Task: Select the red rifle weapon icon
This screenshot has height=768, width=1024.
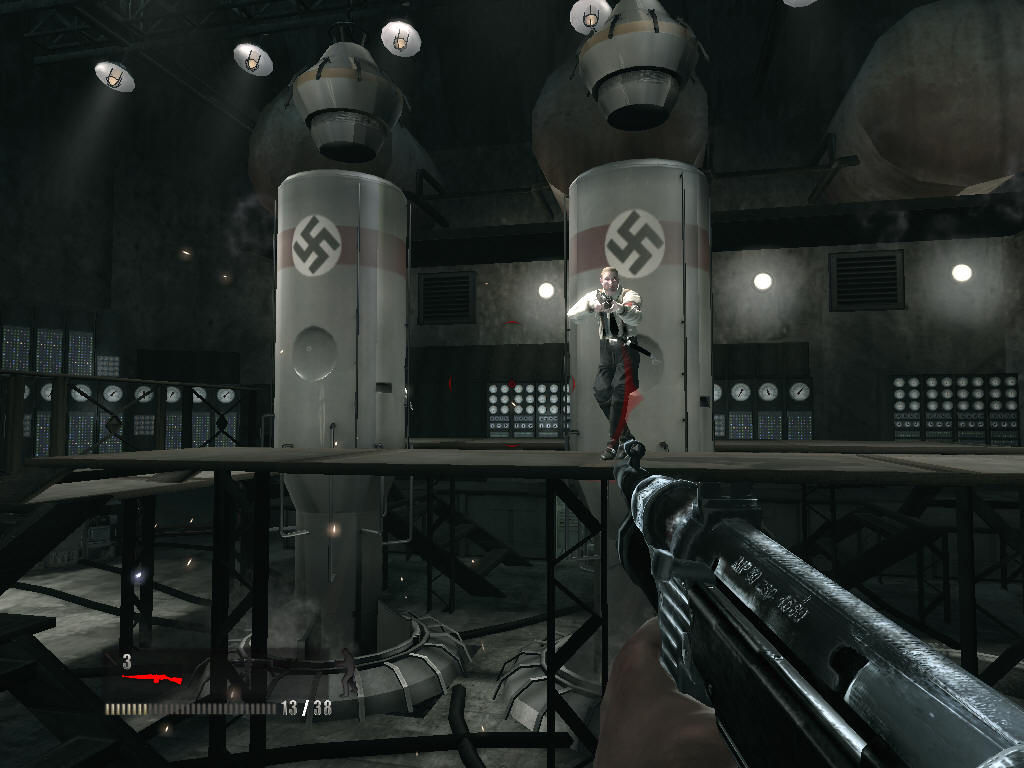Action: [x=152, y=678]
